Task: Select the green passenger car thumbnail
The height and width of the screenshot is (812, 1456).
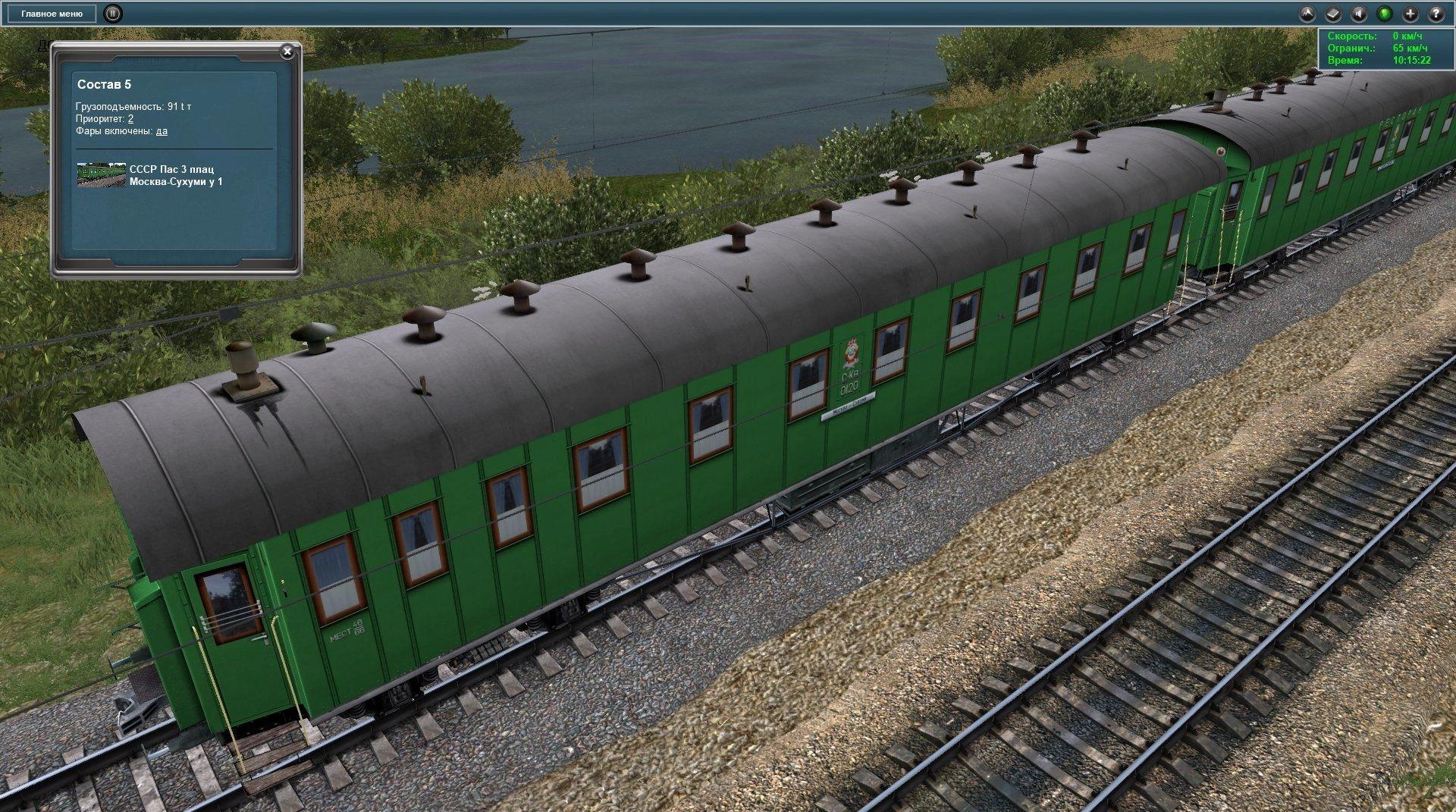Action: (101, 175)
